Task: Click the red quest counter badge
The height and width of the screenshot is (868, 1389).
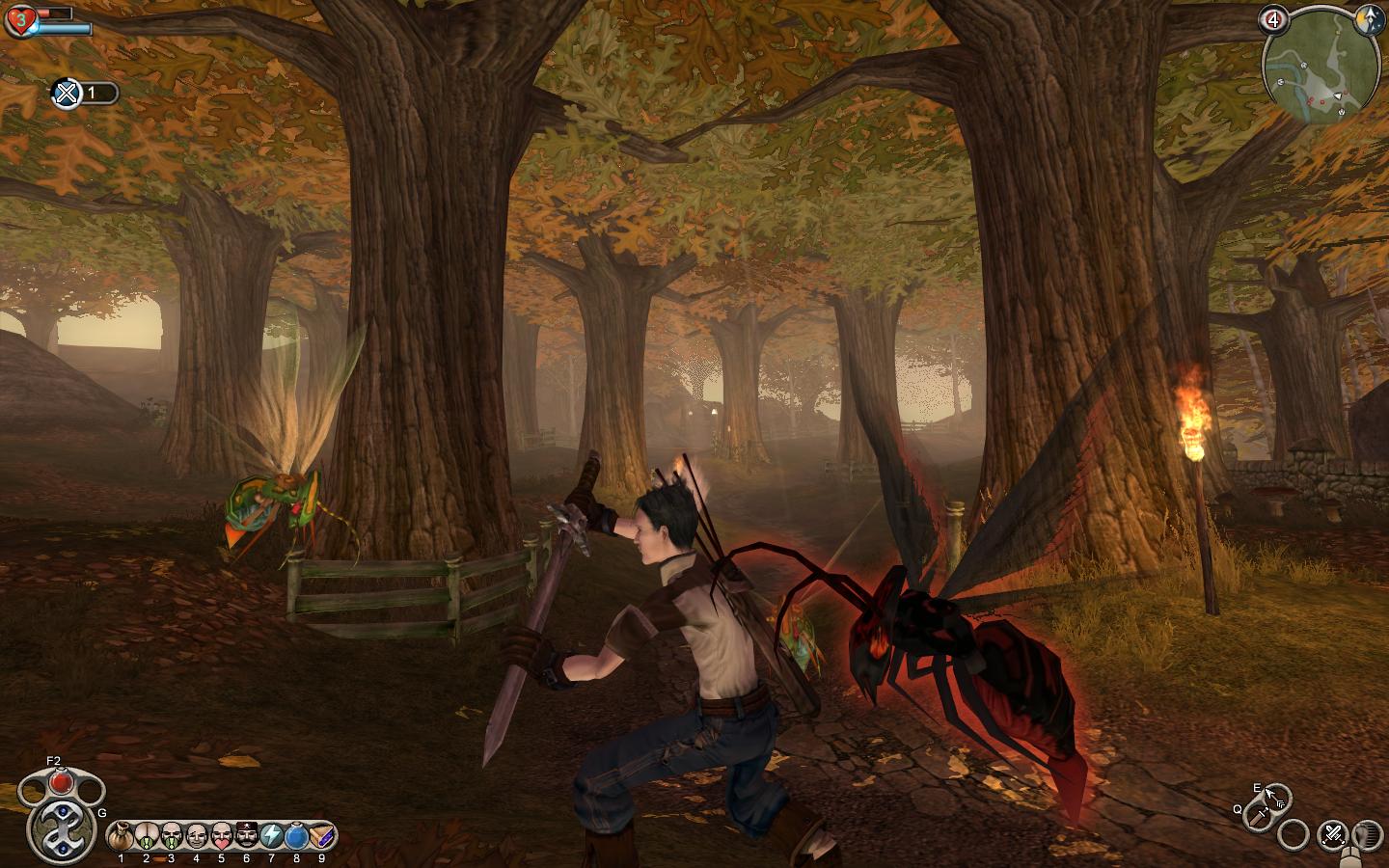Action: (x=1273, y=18)
